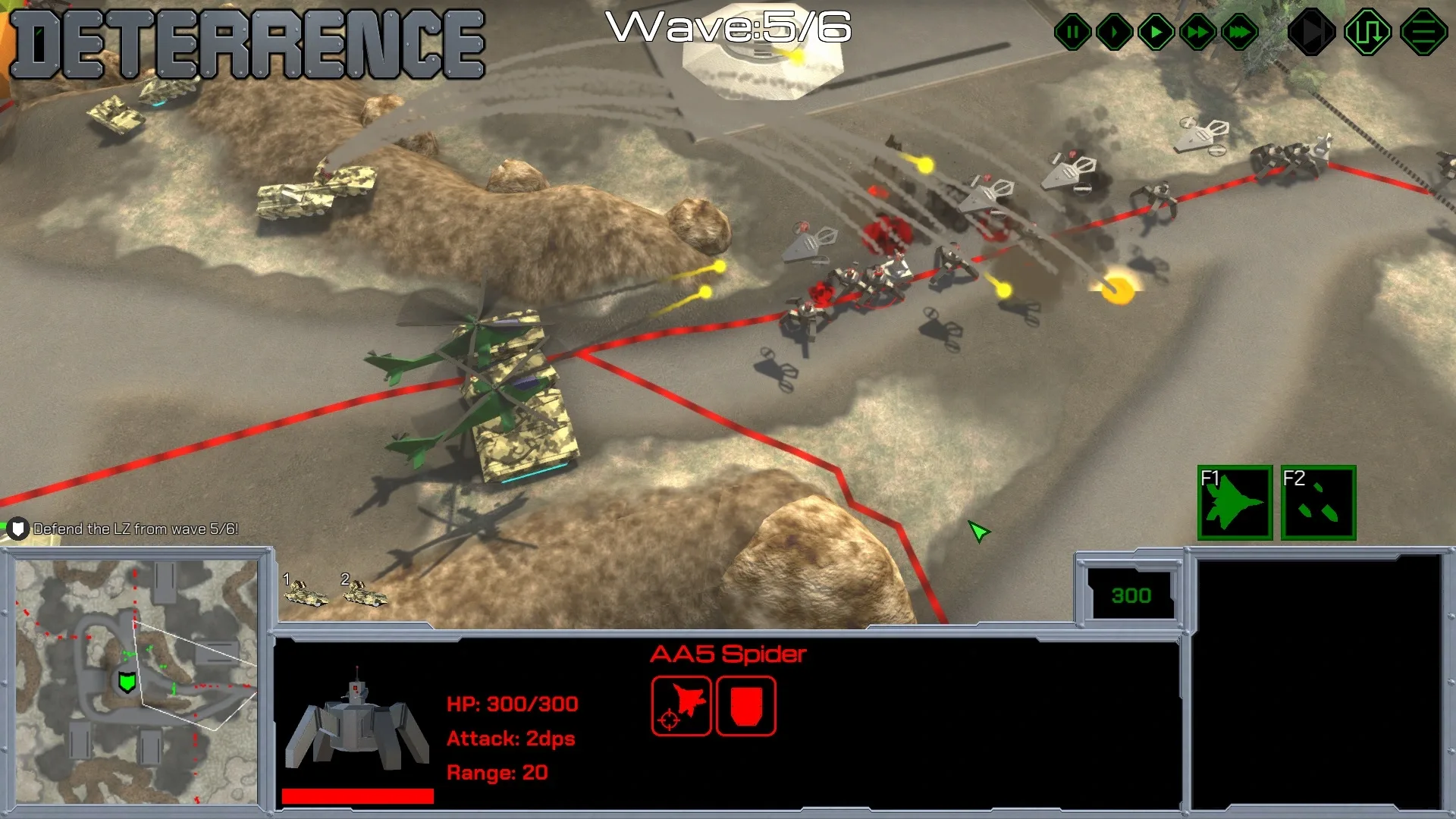Toggle the Spider's anti-air targeting mode
1456x819 pixels.
point(680,707)
